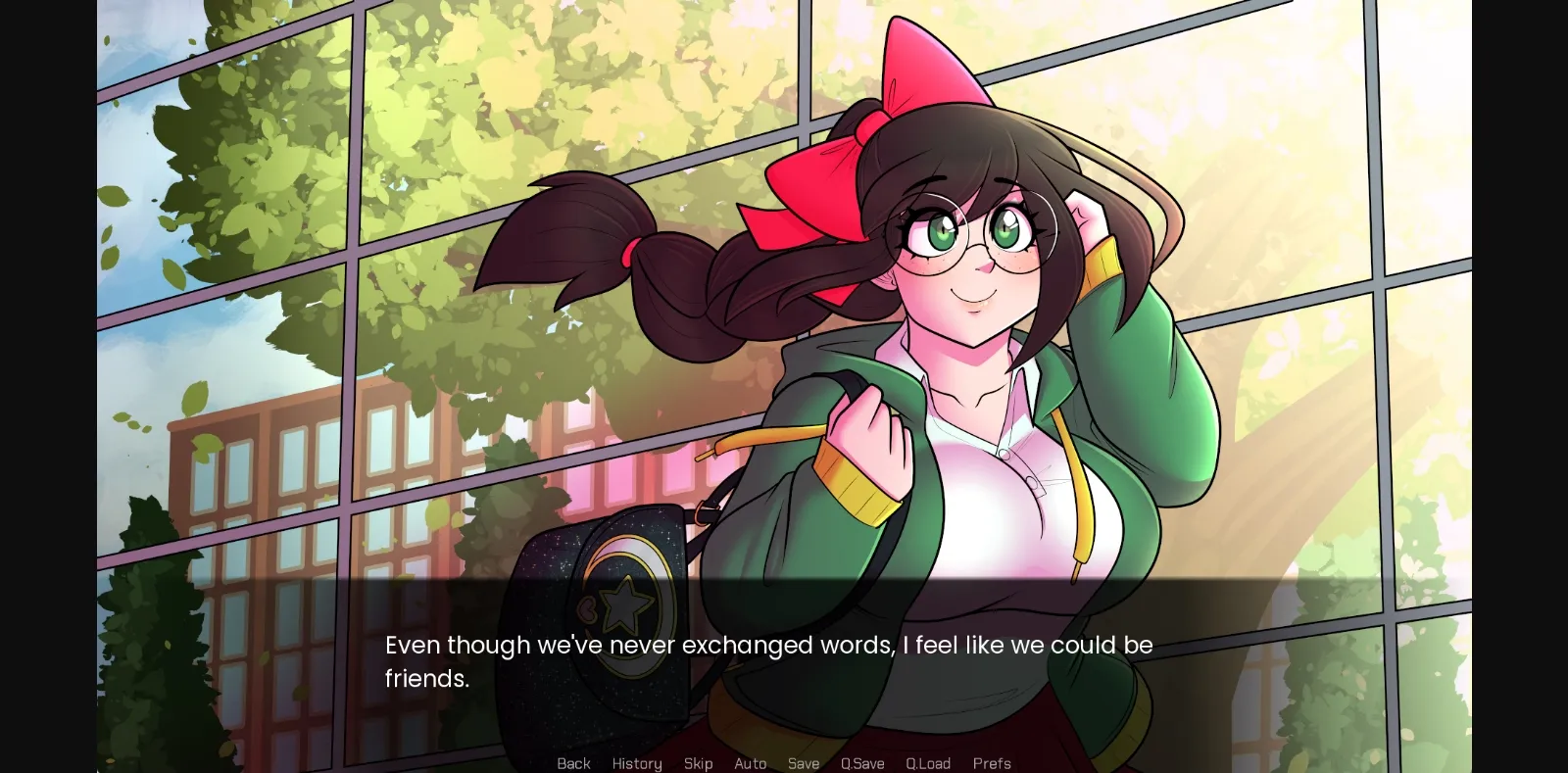Click Q.Load to restore the quicksave
Screen dimensions: 1568x773
[927, 763]
